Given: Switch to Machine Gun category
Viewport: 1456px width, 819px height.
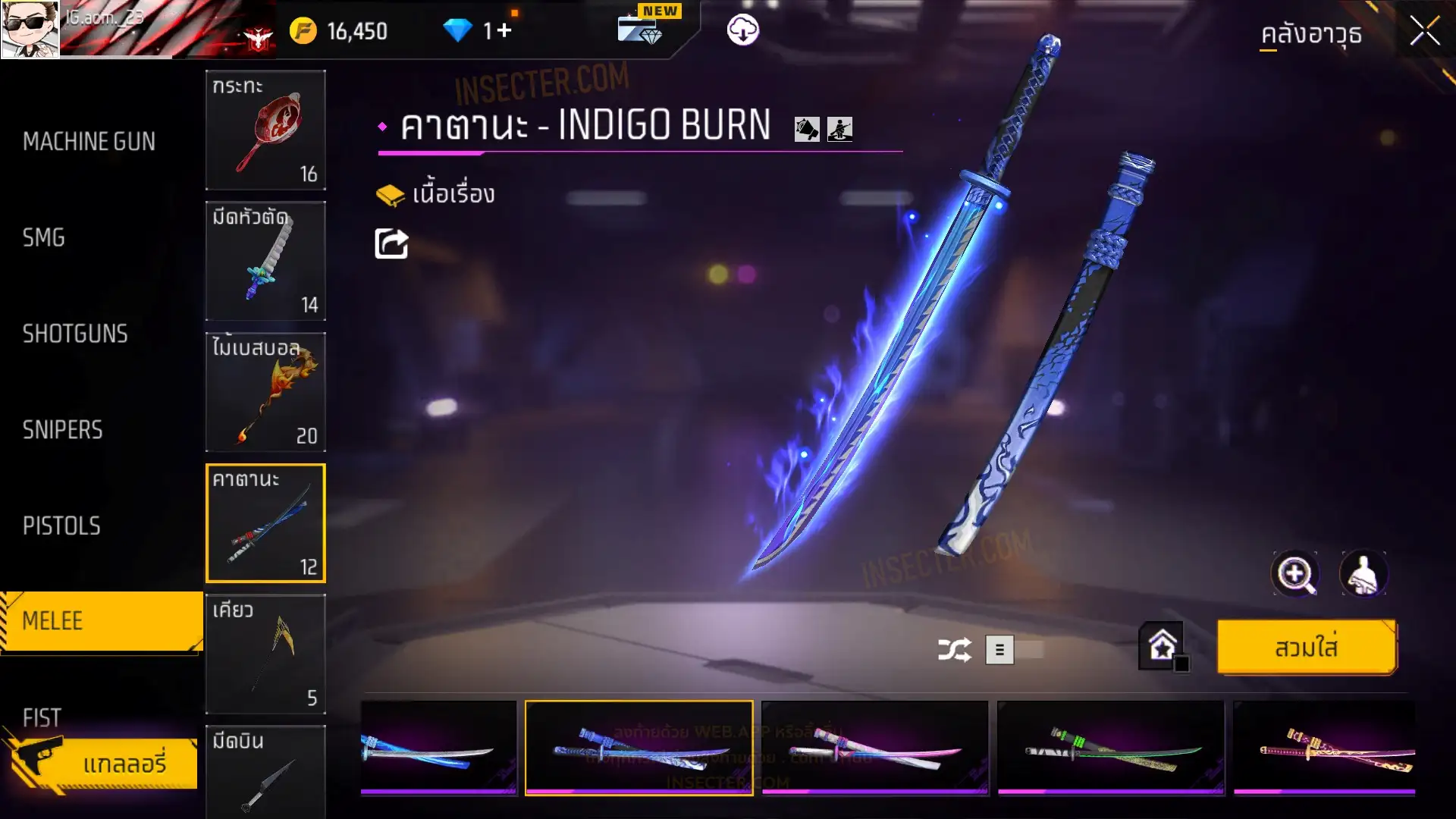Looking at the screenshot, I should click(89, 142).
